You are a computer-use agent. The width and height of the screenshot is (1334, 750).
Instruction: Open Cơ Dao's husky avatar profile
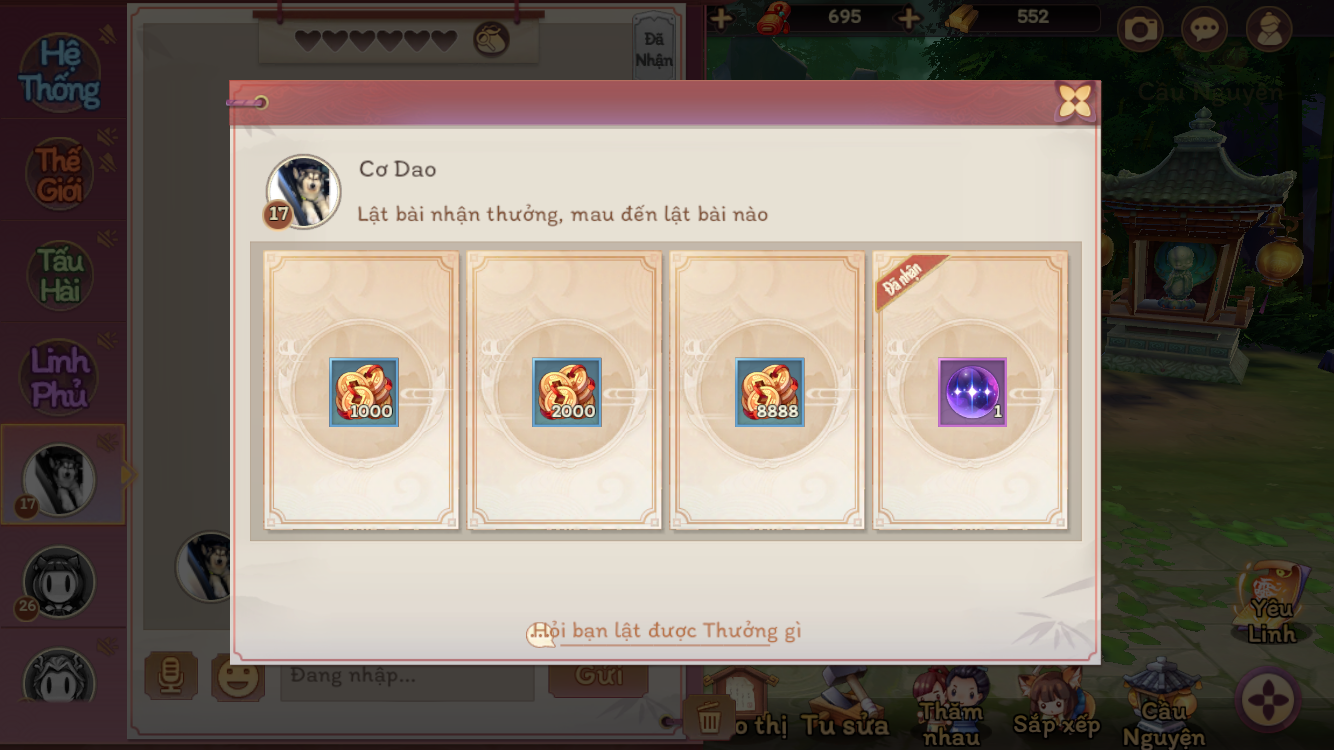click(x=304, y=191)
